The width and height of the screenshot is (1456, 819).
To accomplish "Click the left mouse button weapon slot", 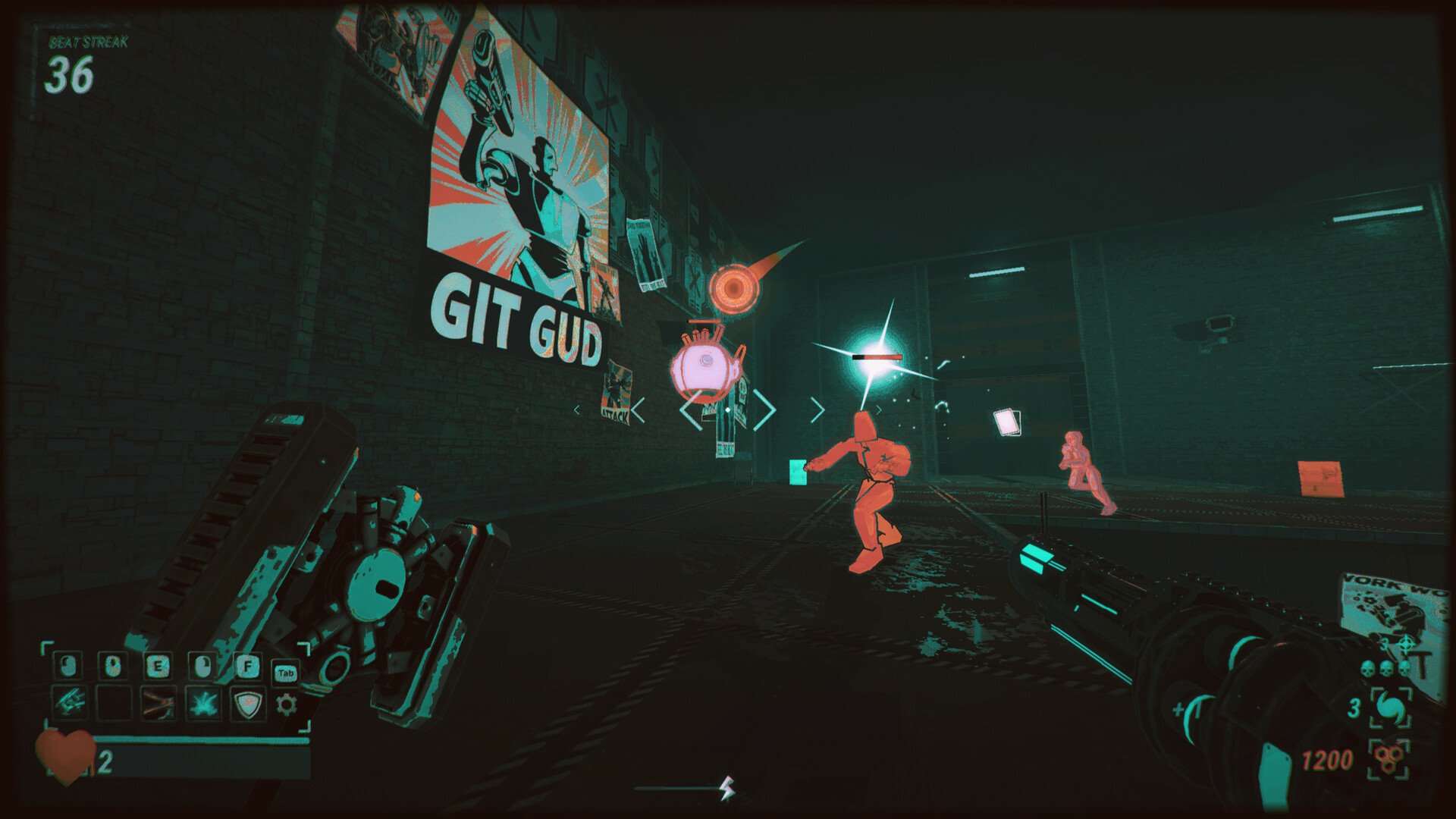I will (x=67, y=666).
